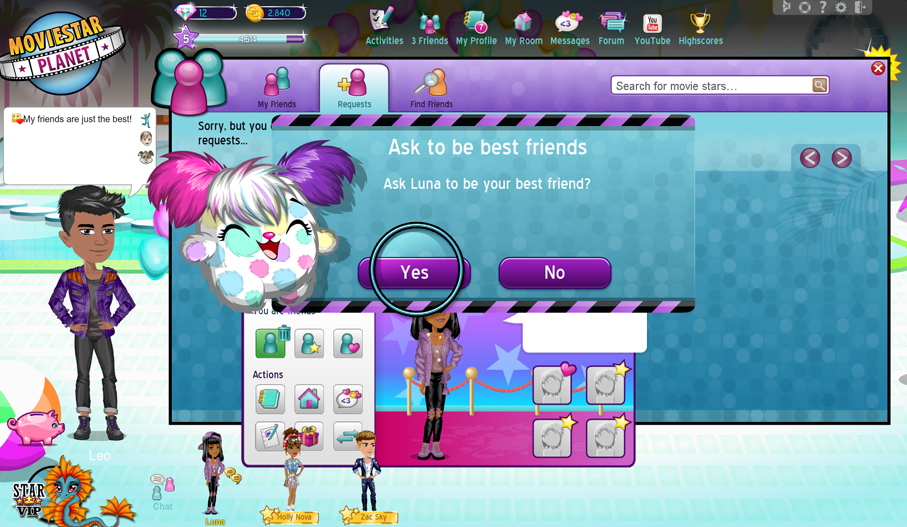Open the settings gear icon
The width and height of the screenshot is (907, 527).
coord(841,7)
